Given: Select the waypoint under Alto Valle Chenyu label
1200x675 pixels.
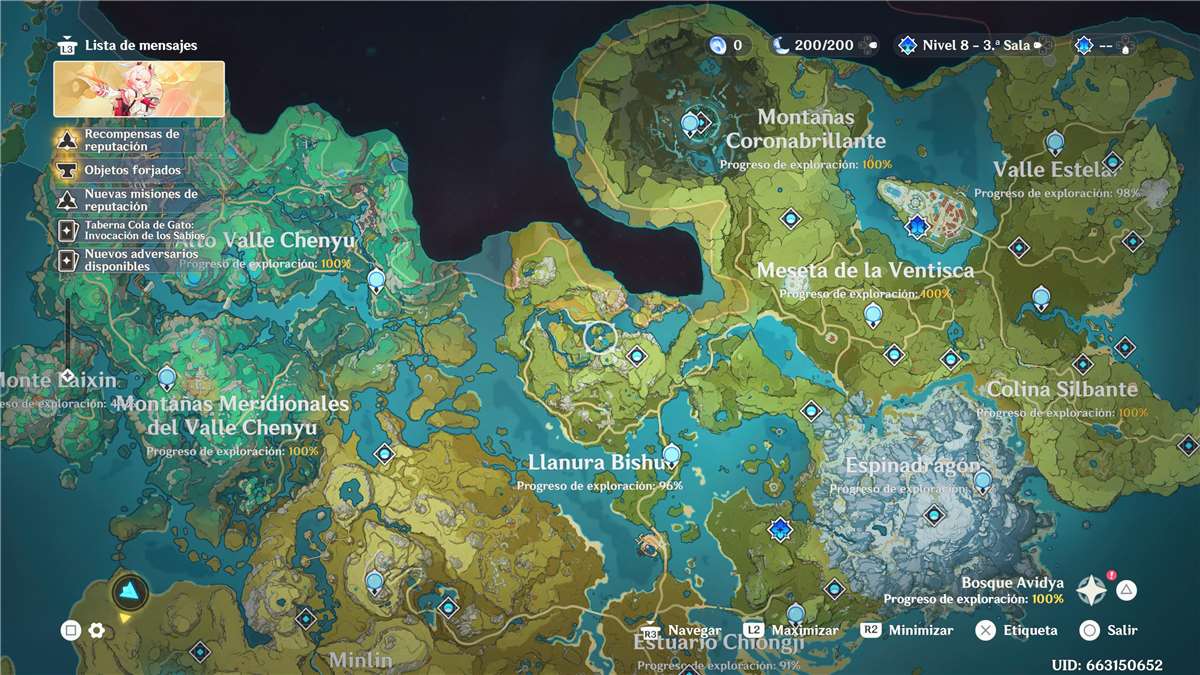Looking at the screenshot, I should (376, 279).
